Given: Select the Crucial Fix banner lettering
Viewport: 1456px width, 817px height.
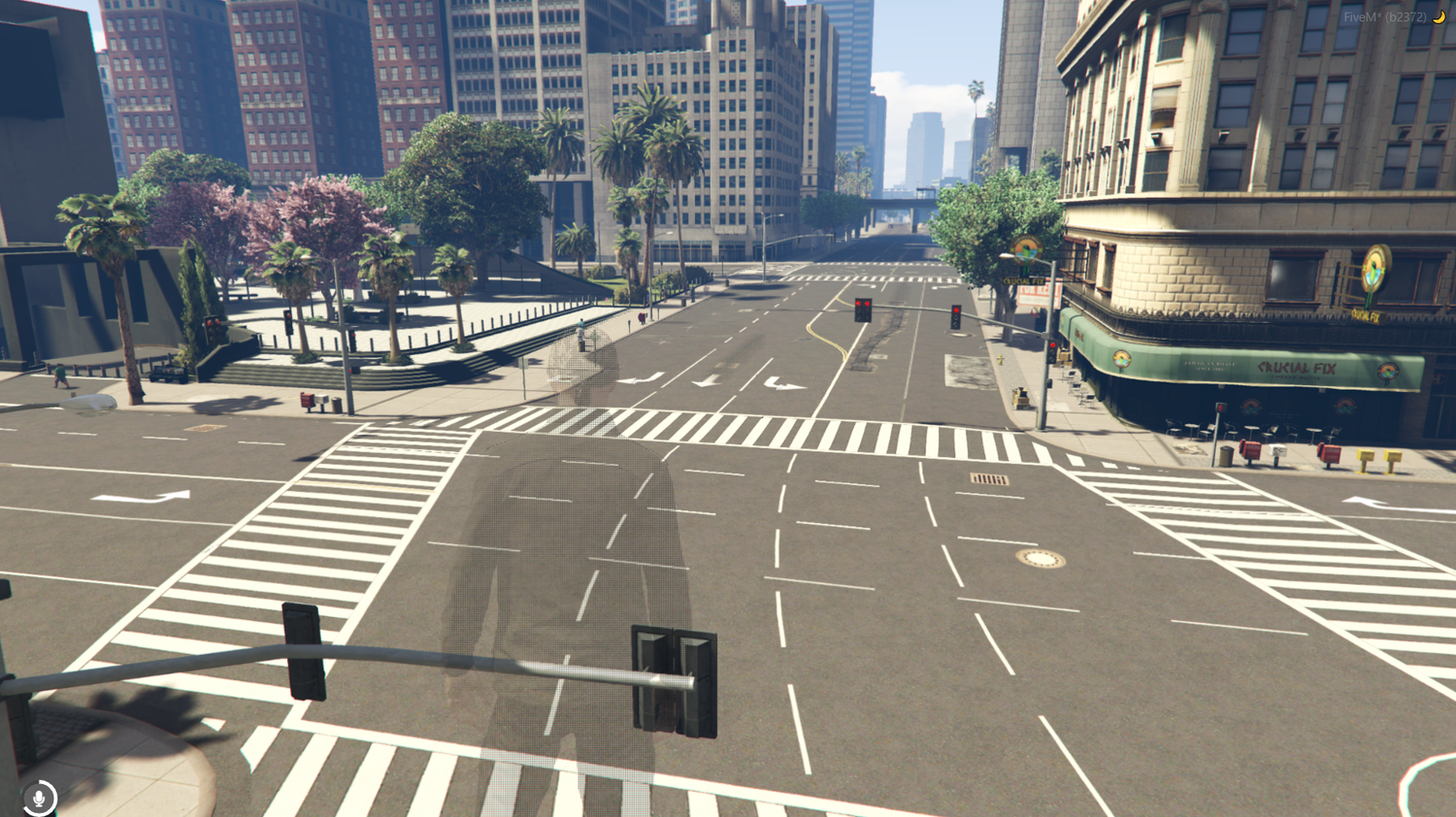Looking at the screenshot, I should pos(1296,367).
